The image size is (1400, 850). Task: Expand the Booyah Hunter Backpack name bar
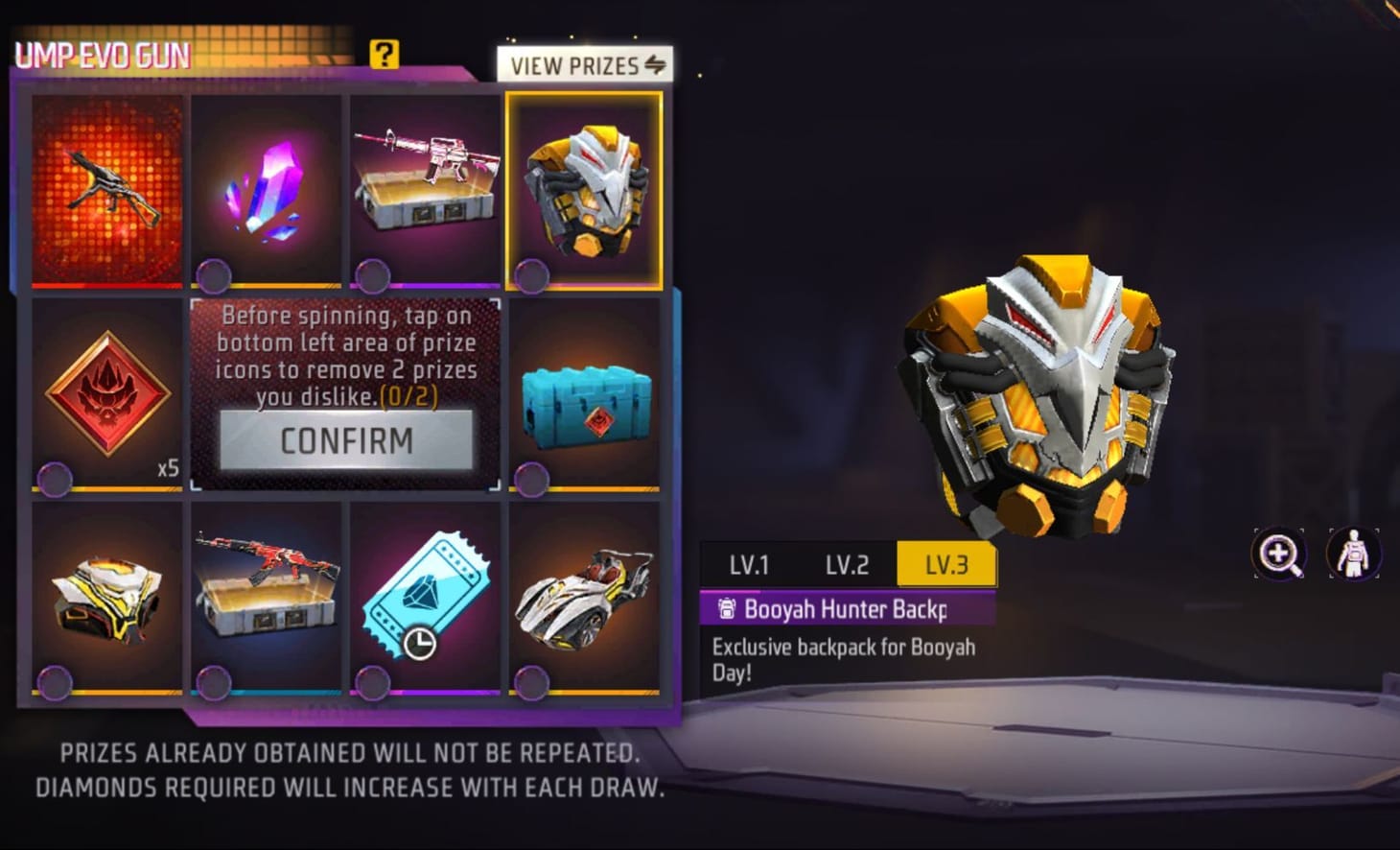coord(844,609)
